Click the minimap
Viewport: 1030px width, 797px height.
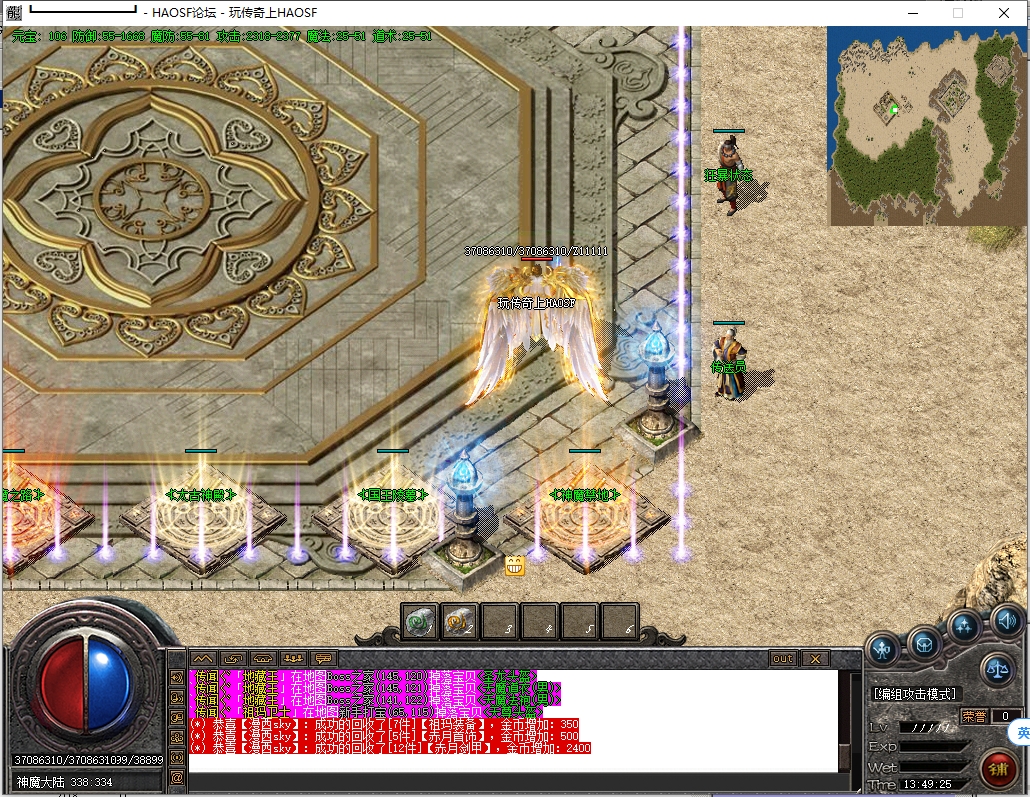click(x=925, y=125)
